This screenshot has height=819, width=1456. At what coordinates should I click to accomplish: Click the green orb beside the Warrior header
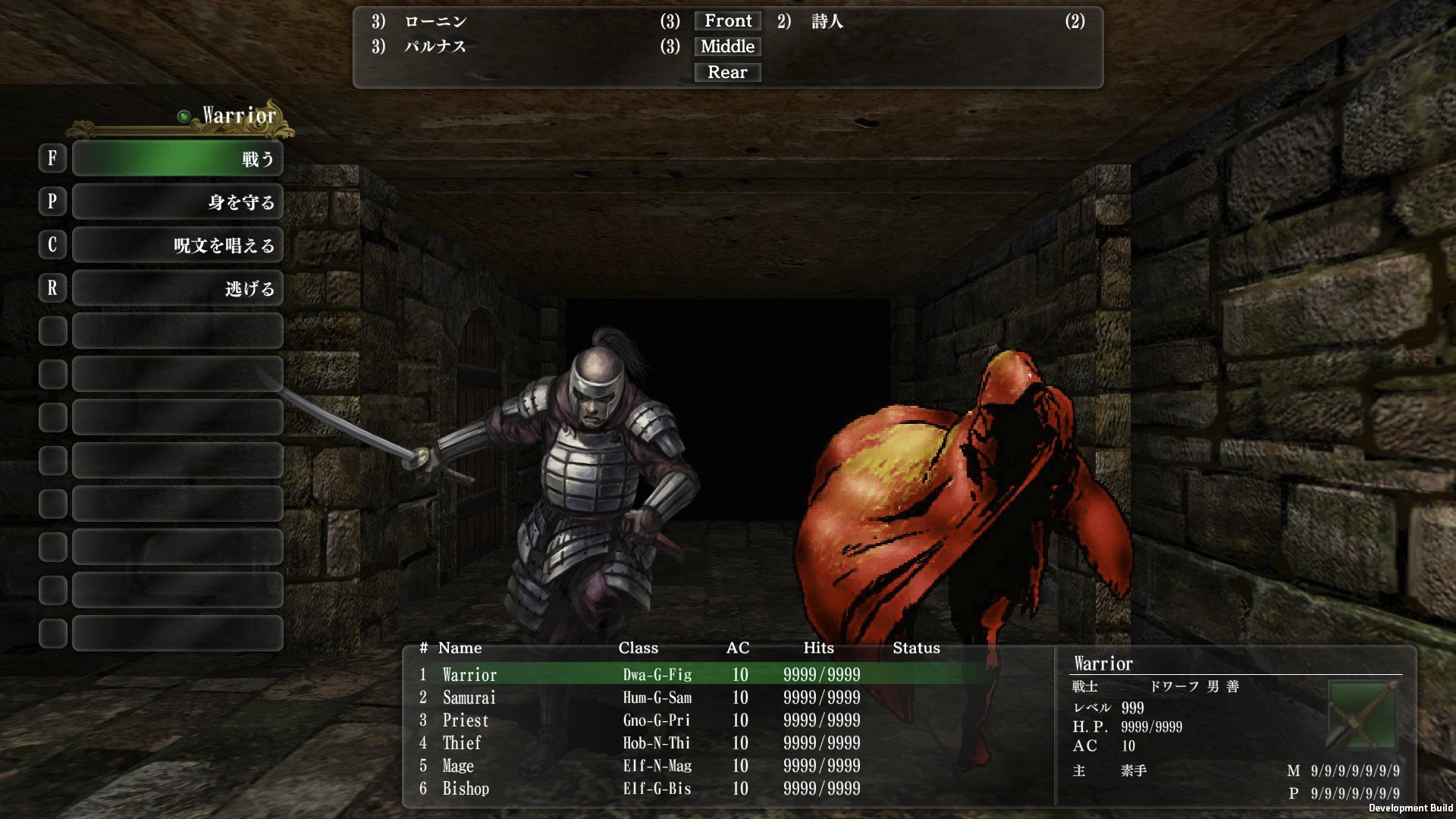pyautogui.click(x=182, y=115)
